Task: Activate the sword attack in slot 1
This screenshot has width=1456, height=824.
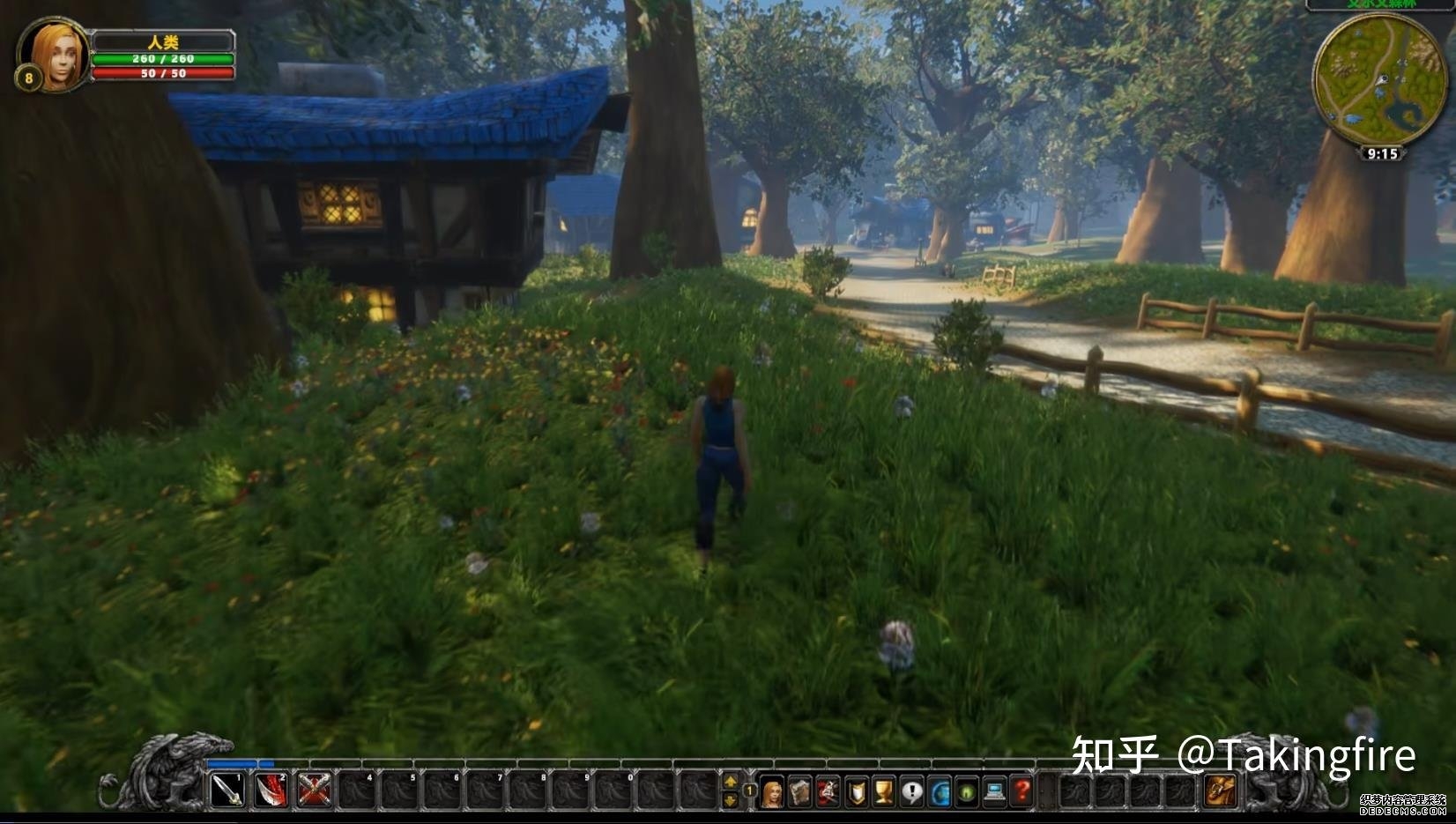Action: [227, 790]
